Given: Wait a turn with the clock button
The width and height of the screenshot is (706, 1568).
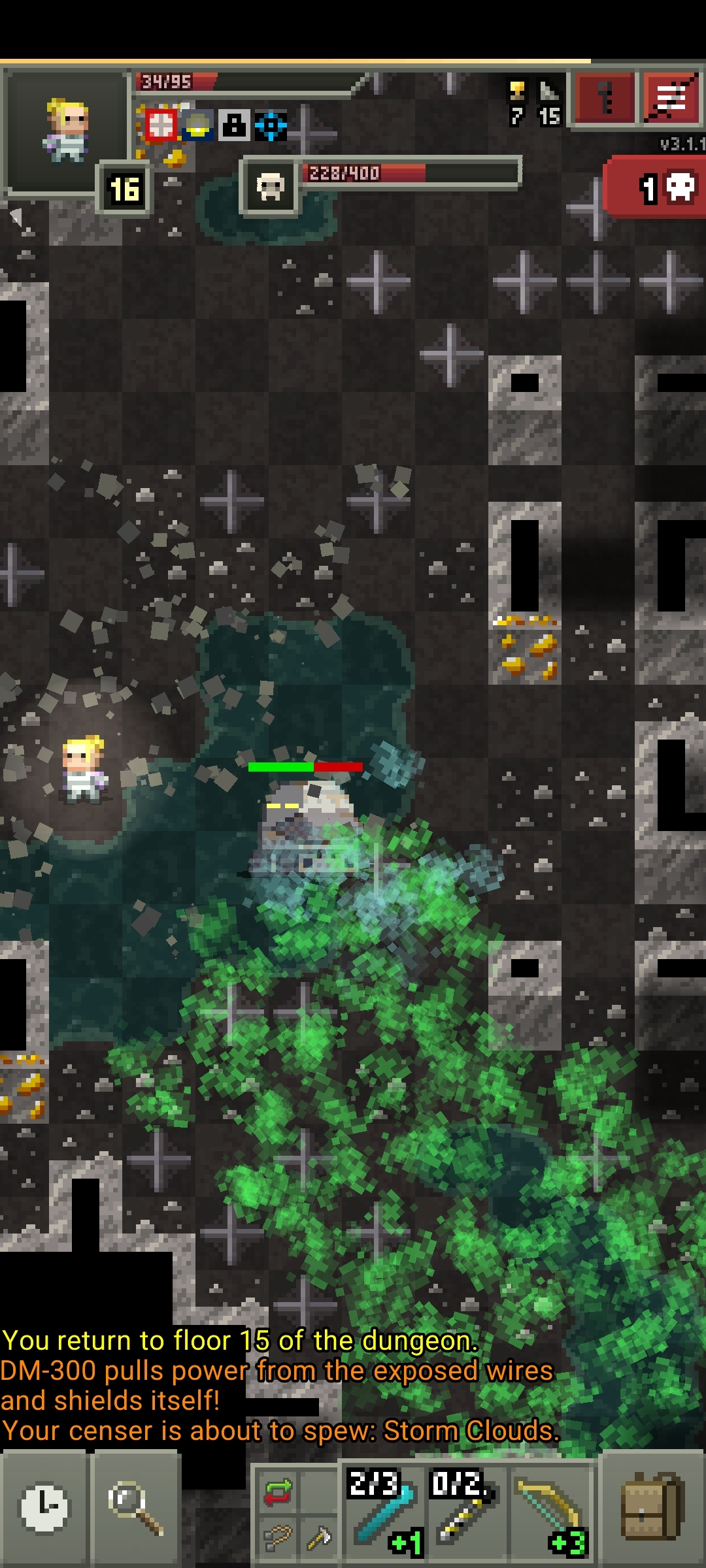Looking at the screenshot, I should click(44, 1508).
